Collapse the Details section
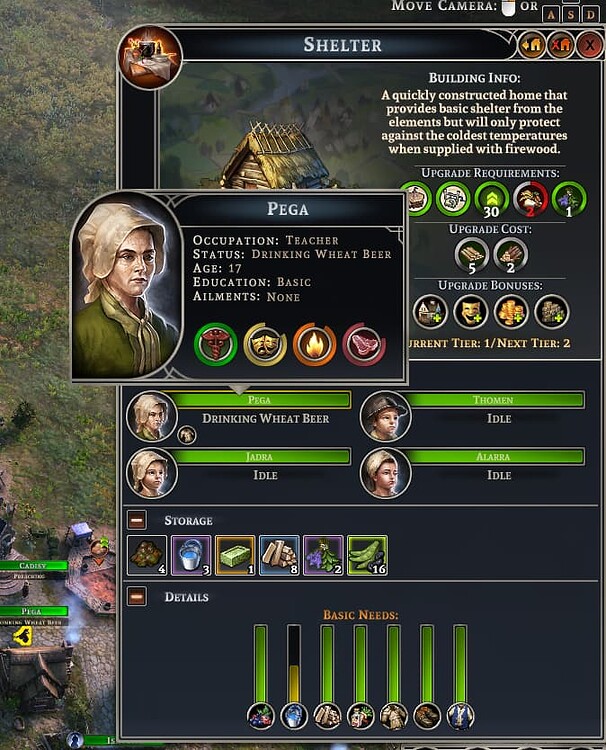 [137, 596]
